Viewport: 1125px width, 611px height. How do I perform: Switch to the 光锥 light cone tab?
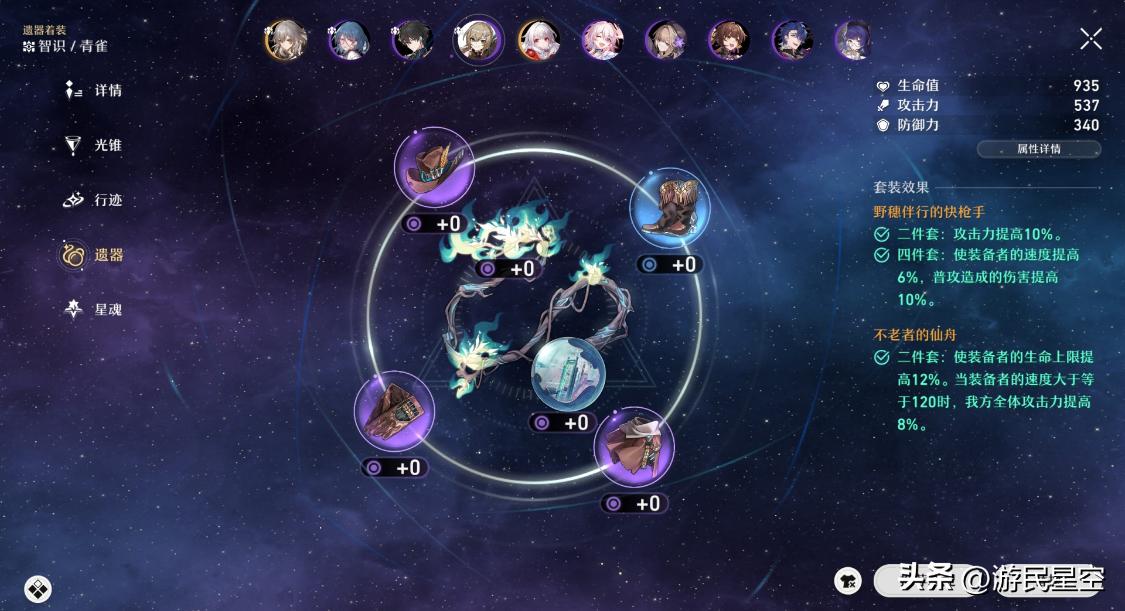93,146
